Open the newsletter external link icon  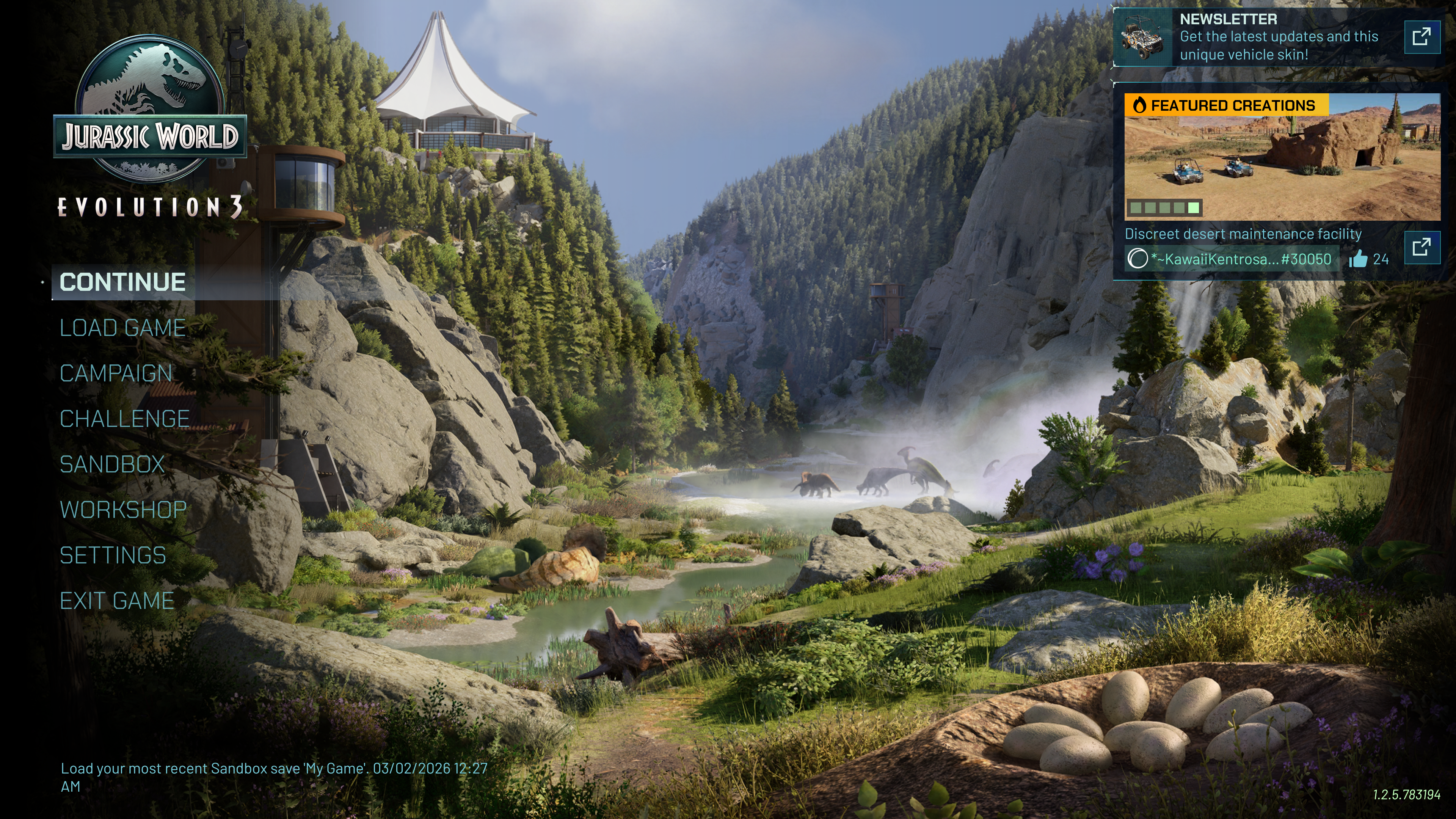tap(1421, 37)
